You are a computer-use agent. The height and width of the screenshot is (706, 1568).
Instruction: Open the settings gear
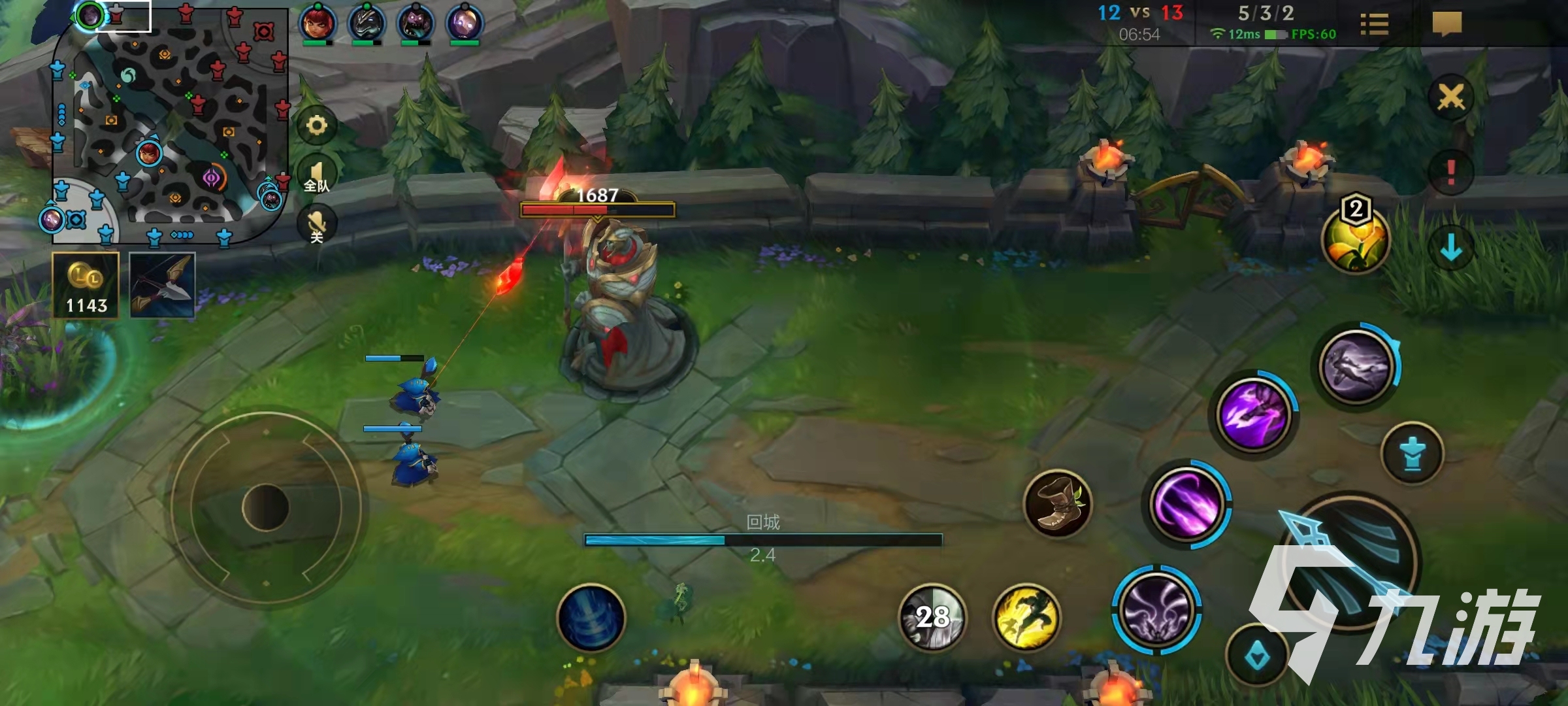tap(317, 125)
